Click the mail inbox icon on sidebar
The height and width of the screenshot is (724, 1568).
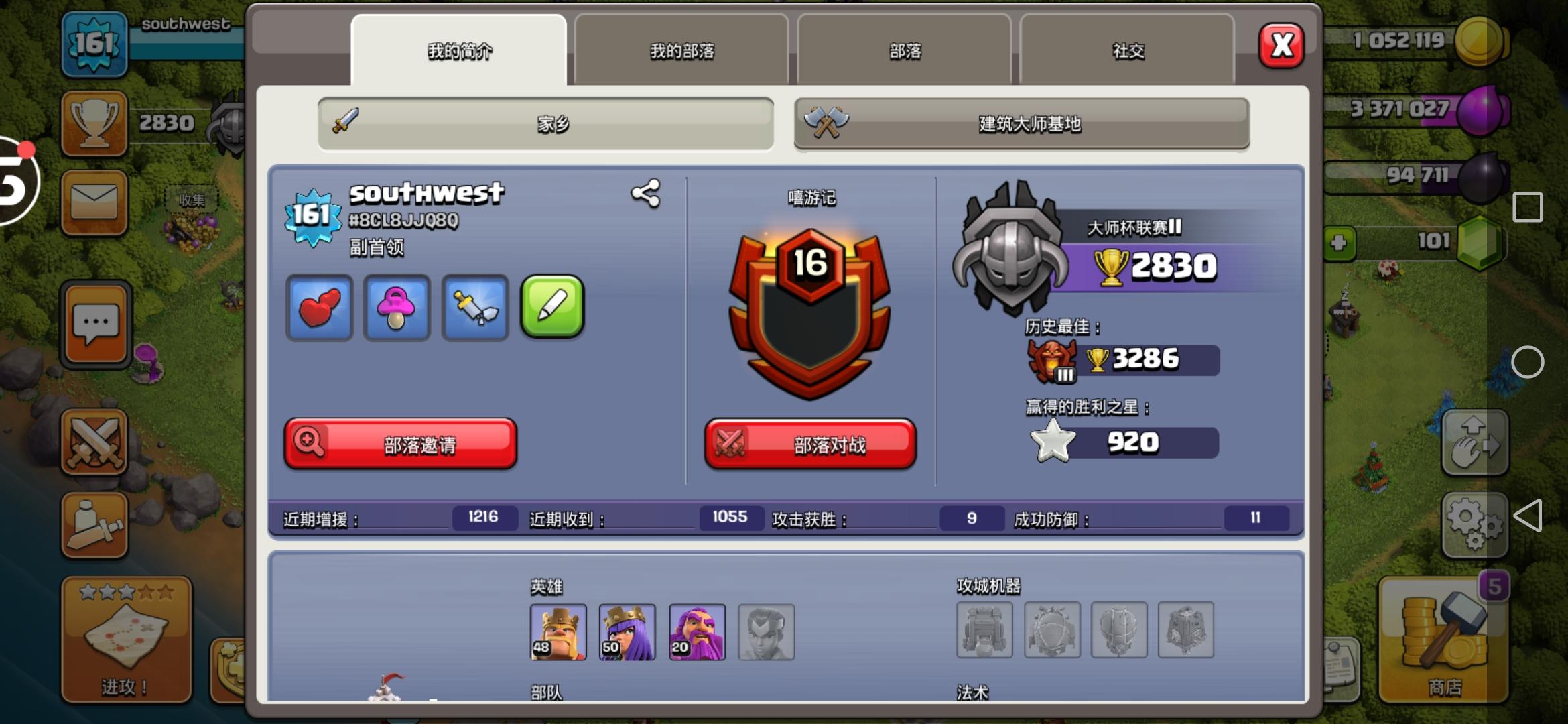[x=94, y=201]
